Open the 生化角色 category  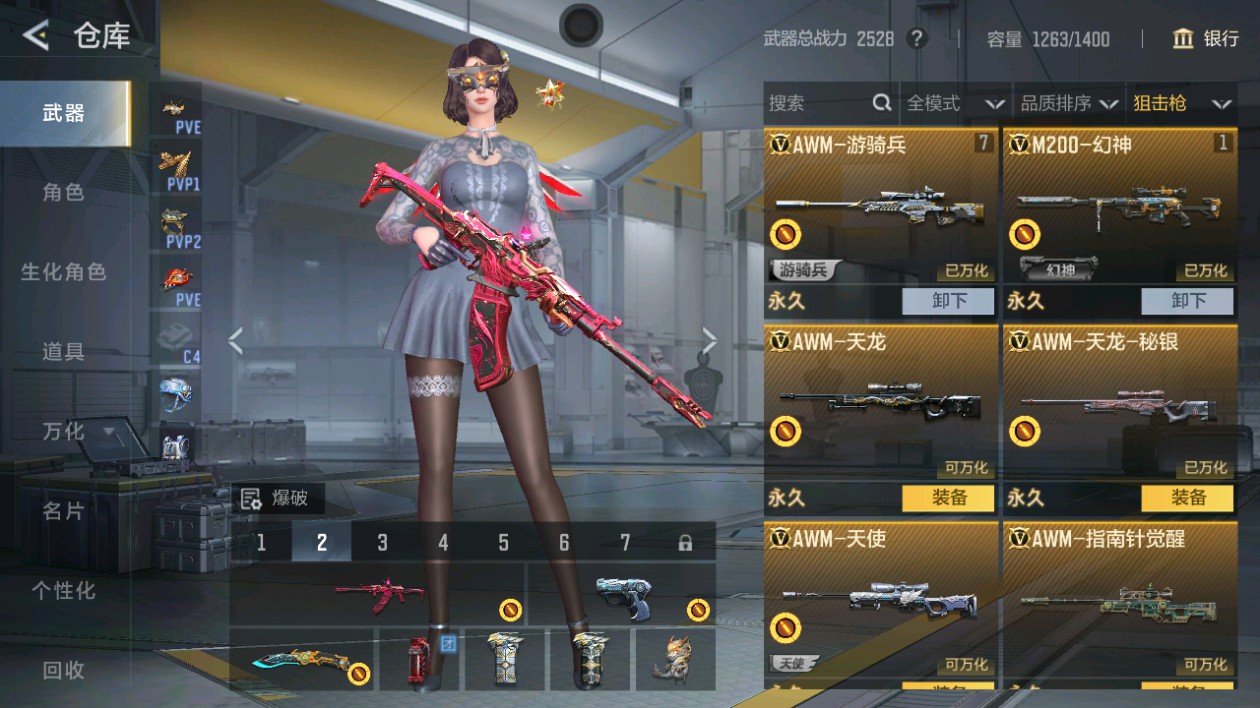pyautogui.click(x=63, y=272)
